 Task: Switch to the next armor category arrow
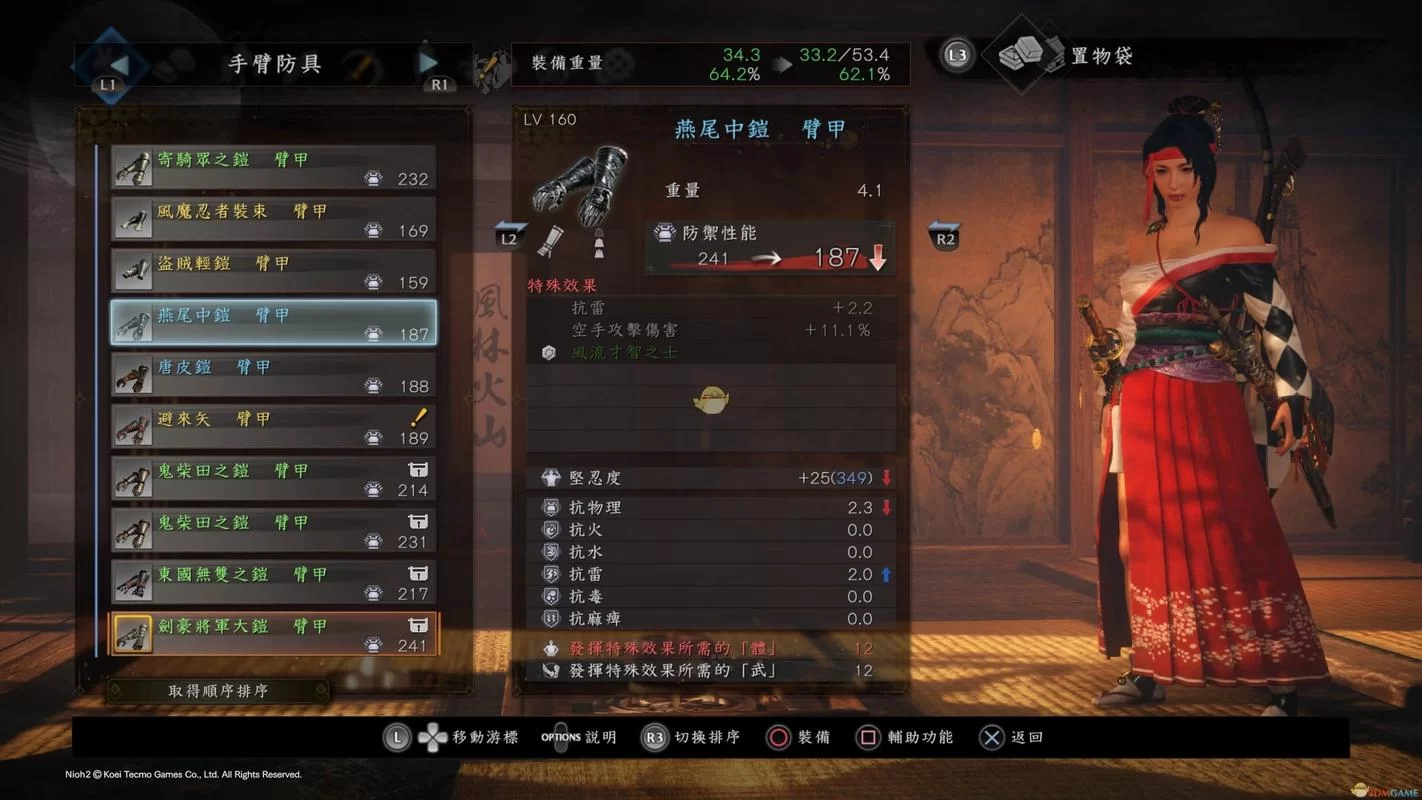pyautogui.click(x=429, y=63)
